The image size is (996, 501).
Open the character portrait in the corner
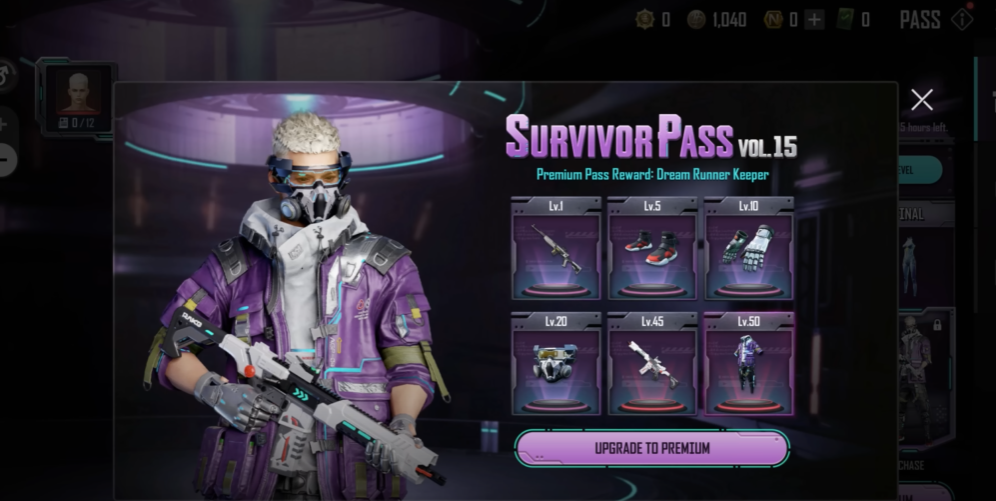77,96
